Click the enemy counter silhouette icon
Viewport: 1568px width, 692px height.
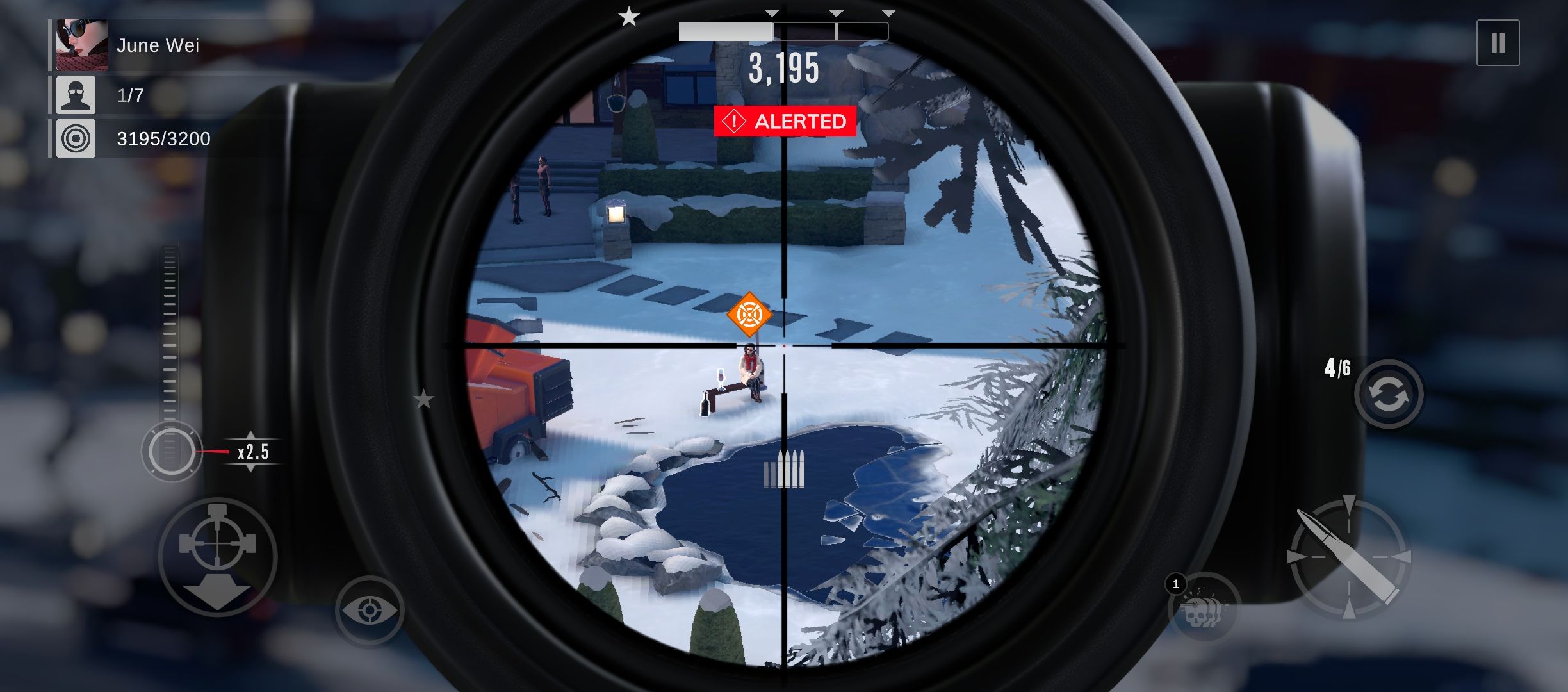click(75, 94)
